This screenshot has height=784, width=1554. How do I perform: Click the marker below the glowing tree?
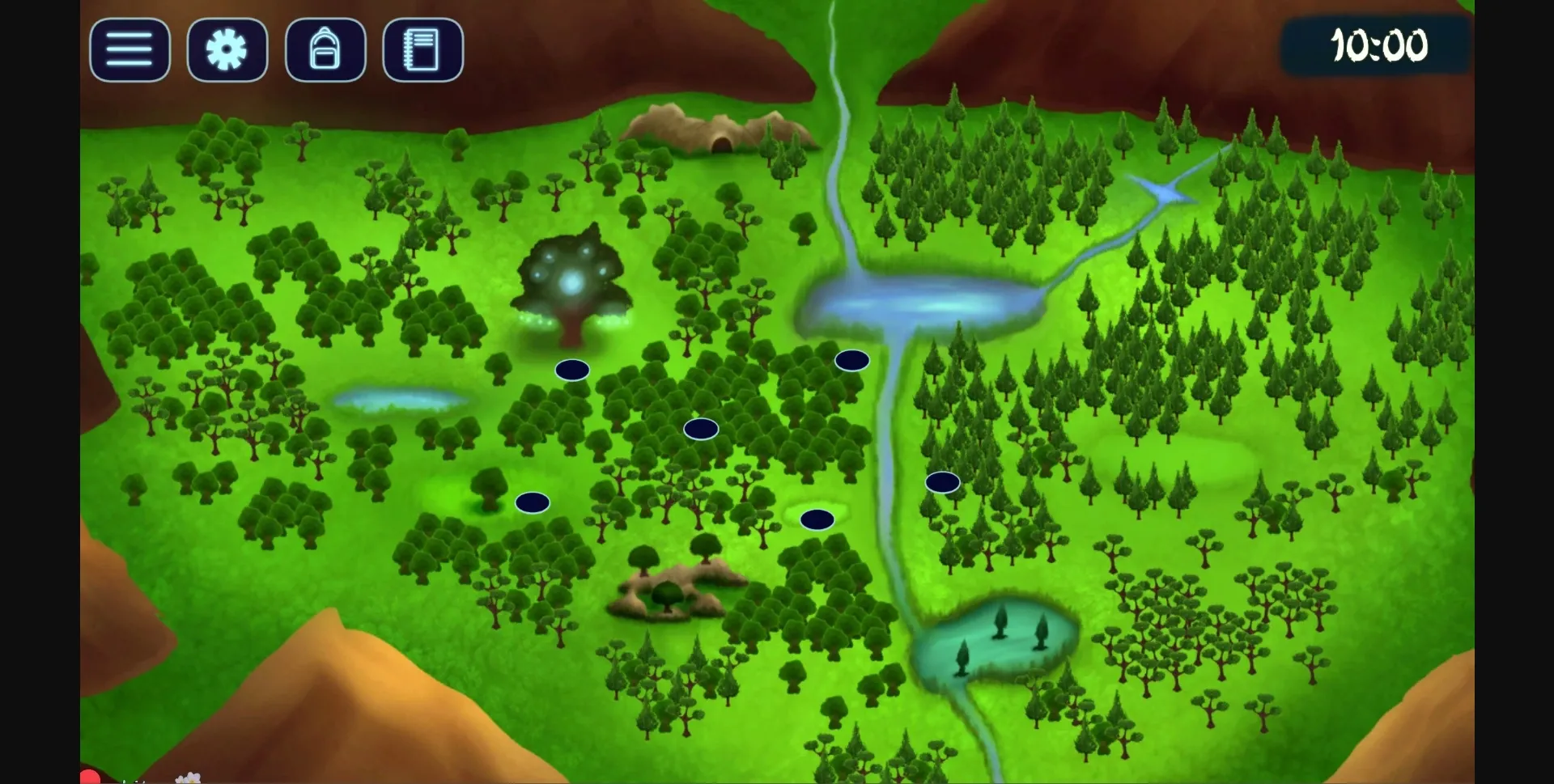[571, 369]
